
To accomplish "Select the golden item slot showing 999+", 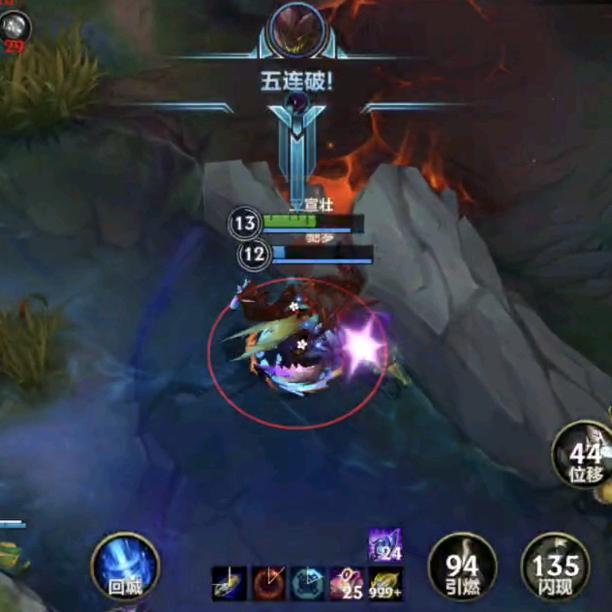I will click(x=385, y=583).
